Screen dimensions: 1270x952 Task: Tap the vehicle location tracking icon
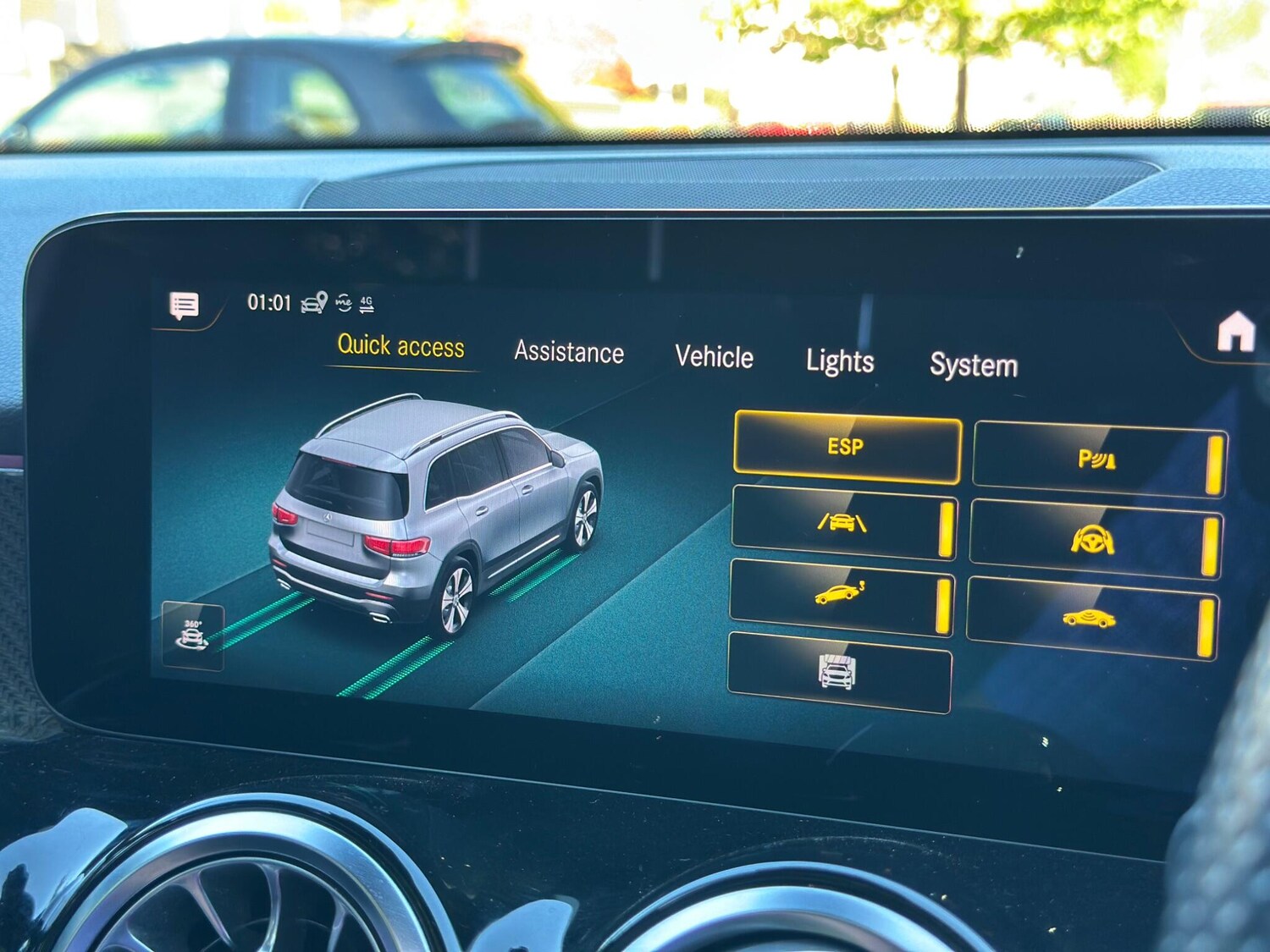coord(313,302)
